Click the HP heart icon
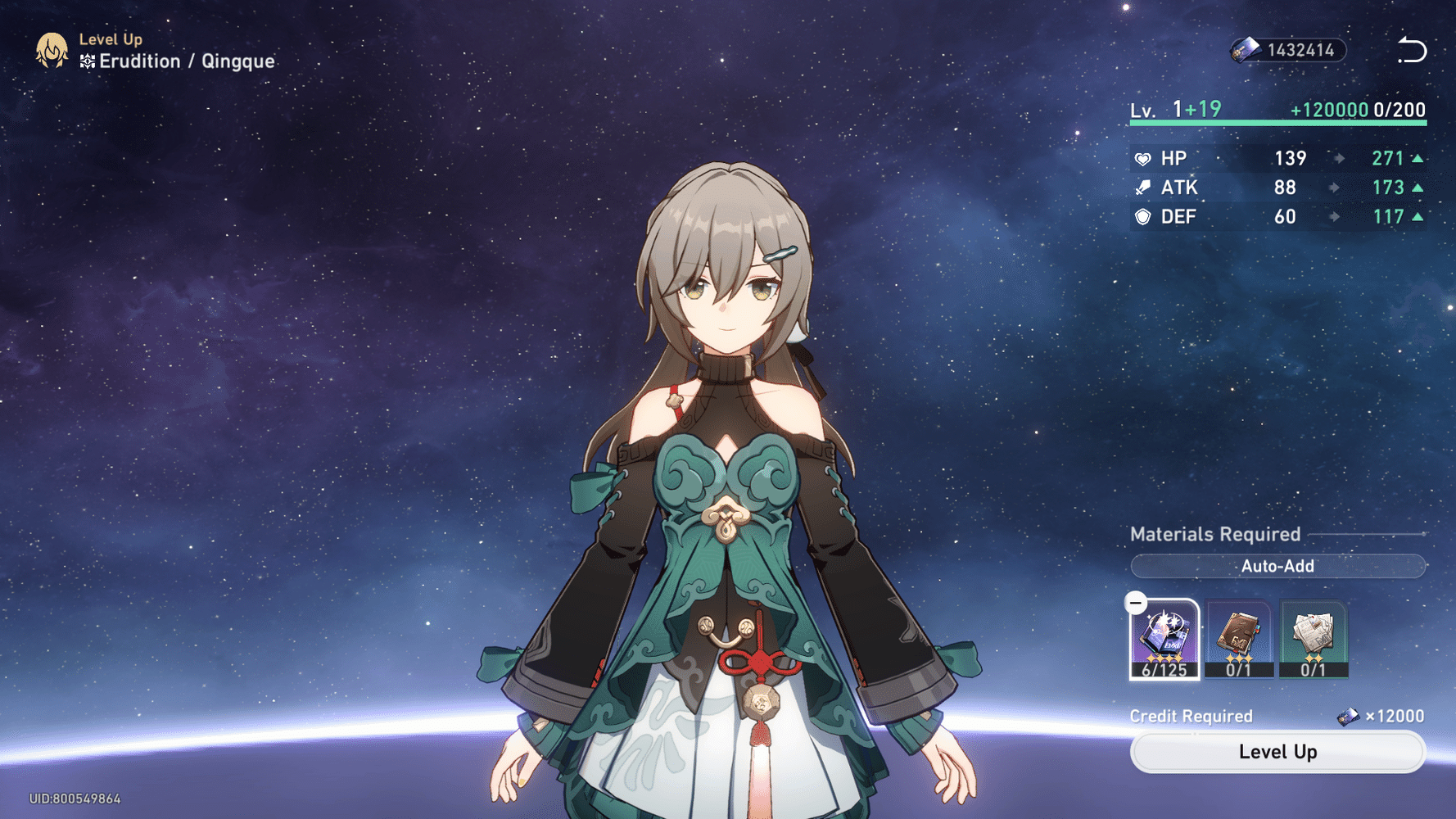 pyautogui.click(x=1143, y=158)
